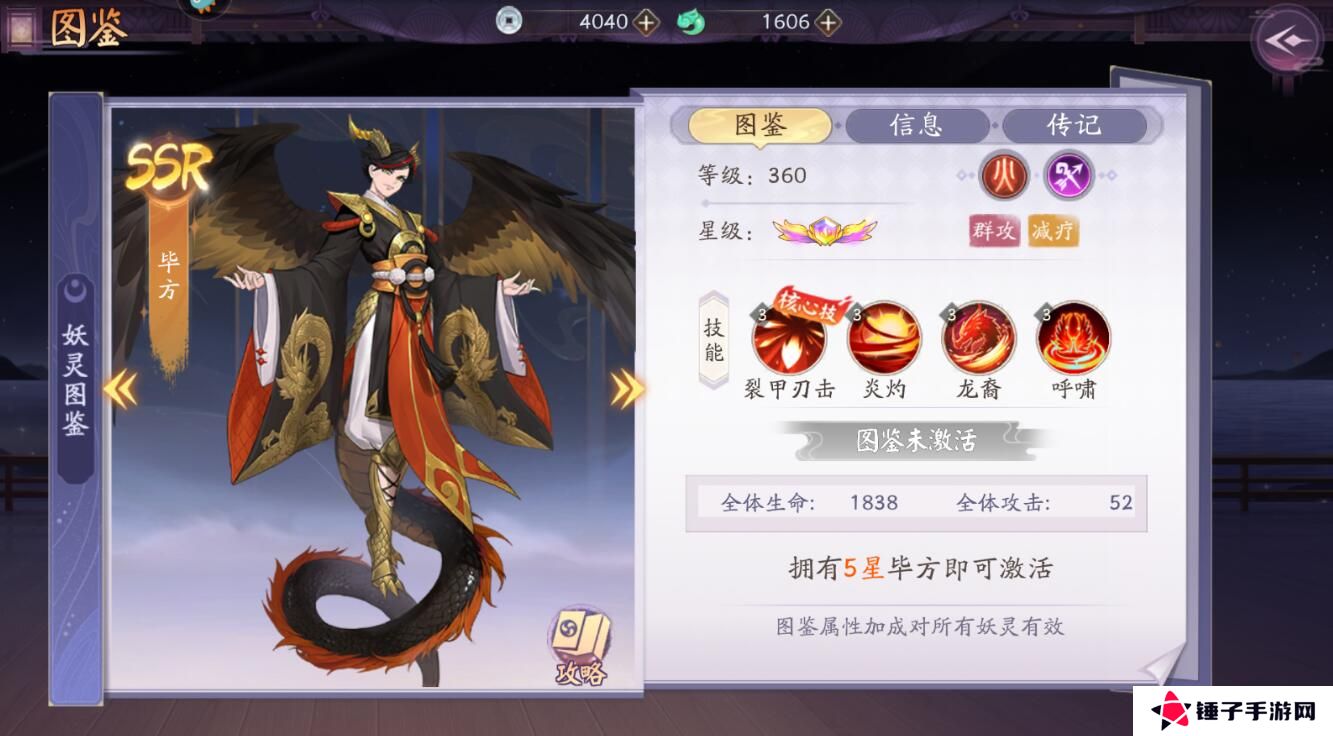
Task: Switch to the 信息 tab
Action: [916, 125]
